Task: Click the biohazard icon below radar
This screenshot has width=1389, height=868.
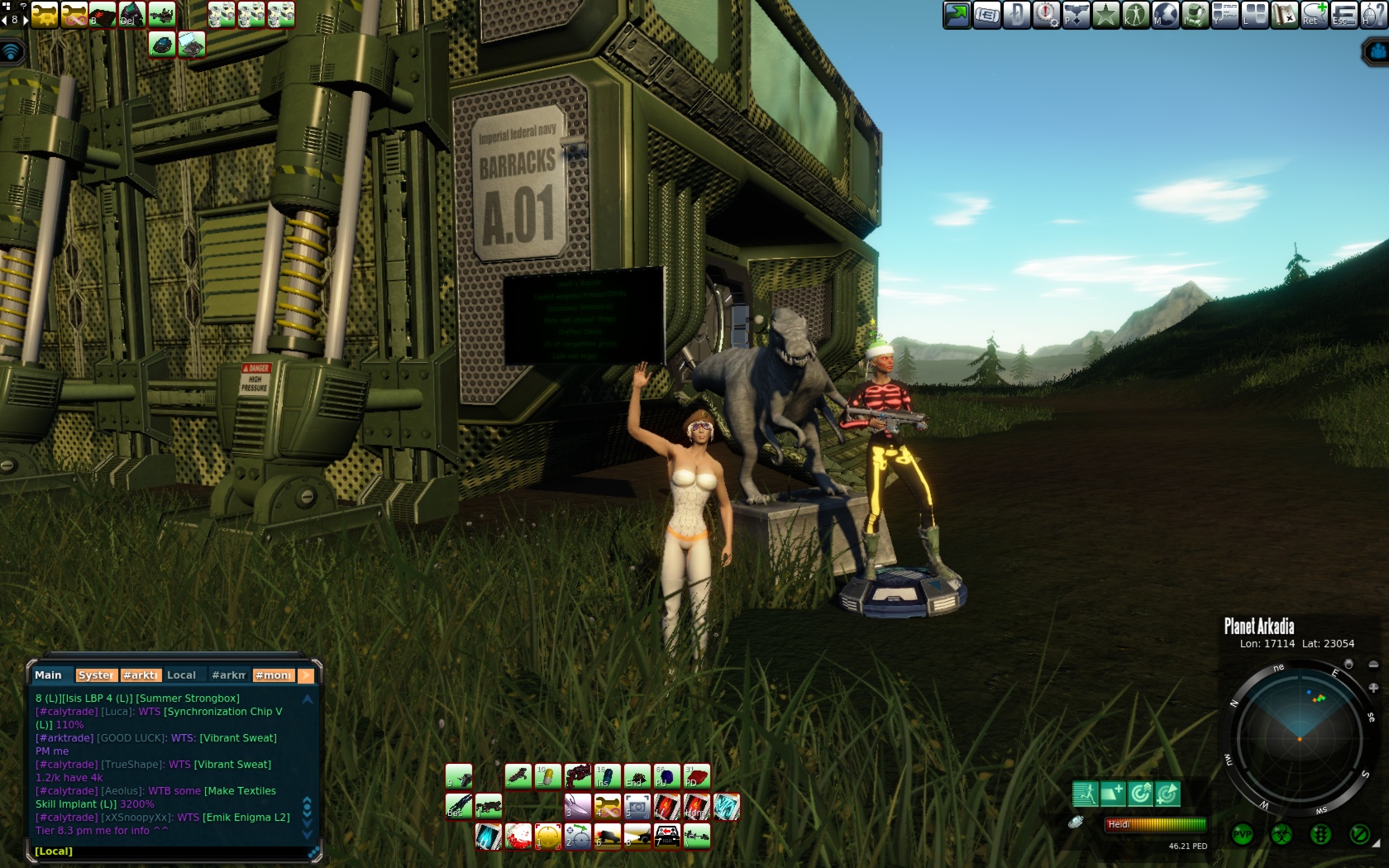Action: (1282, 834)
